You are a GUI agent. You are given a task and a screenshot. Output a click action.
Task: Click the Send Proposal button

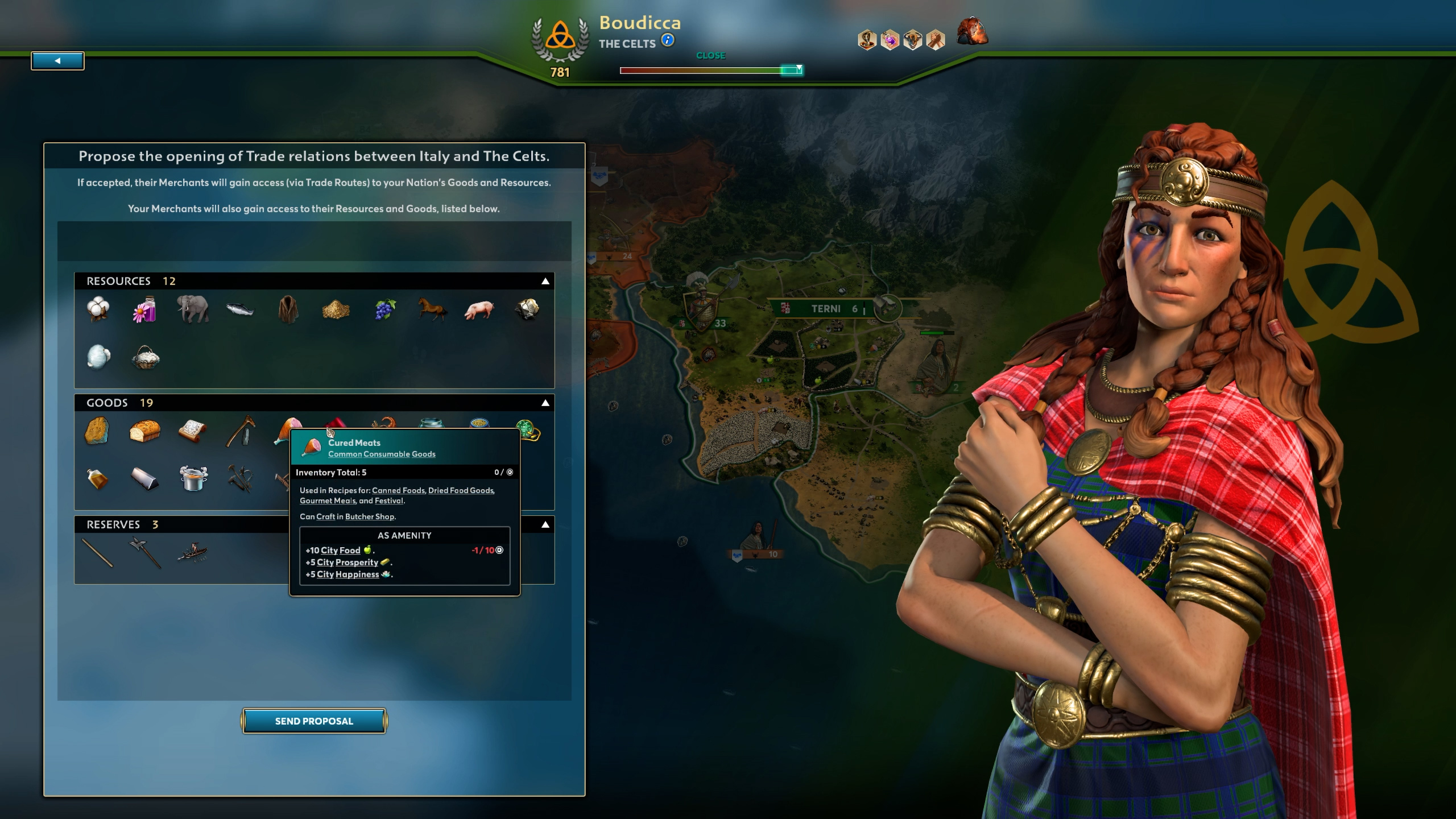315,721
